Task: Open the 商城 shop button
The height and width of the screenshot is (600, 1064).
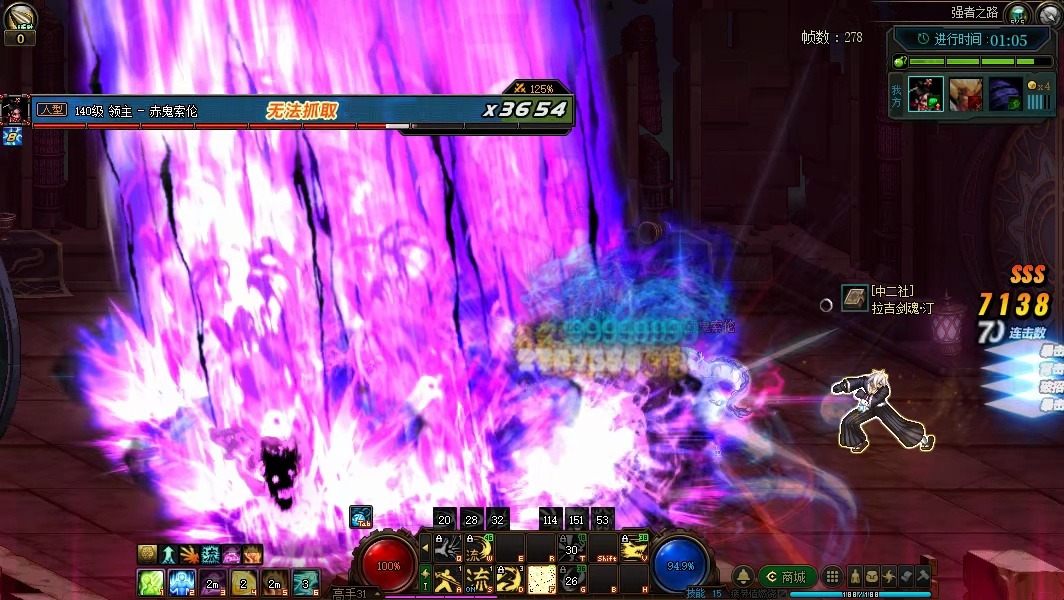Action: tap(787, 577)
